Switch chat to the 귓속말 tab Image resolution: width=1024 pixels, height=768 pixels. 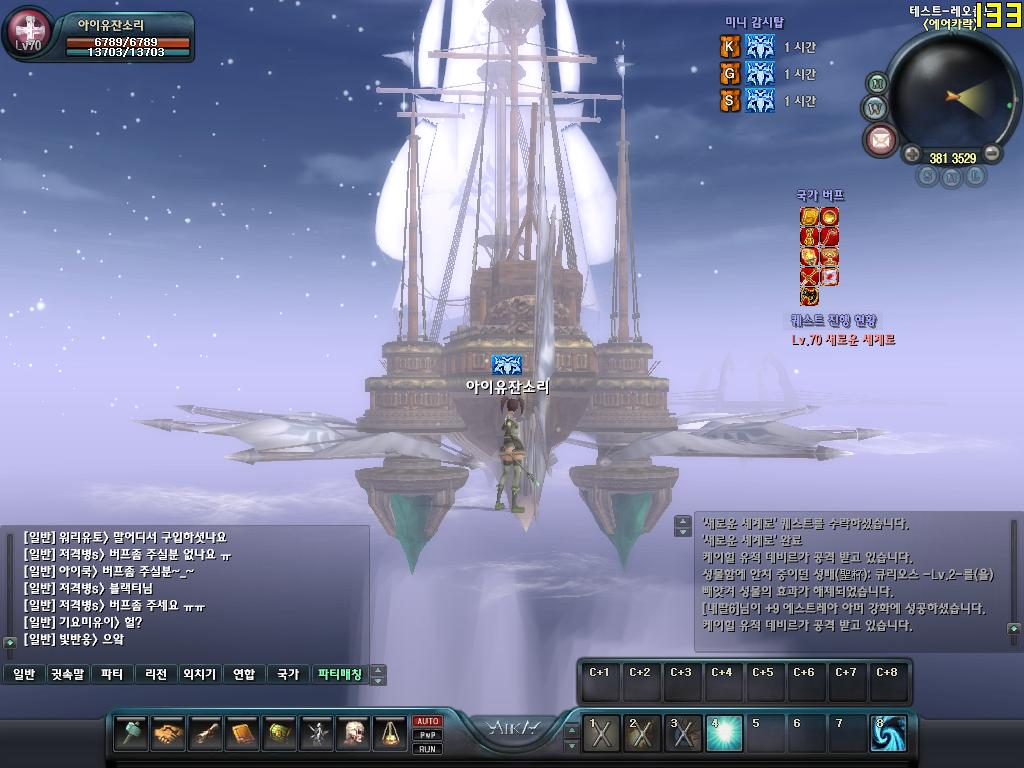pyautogui.click(x=69, y=674)
